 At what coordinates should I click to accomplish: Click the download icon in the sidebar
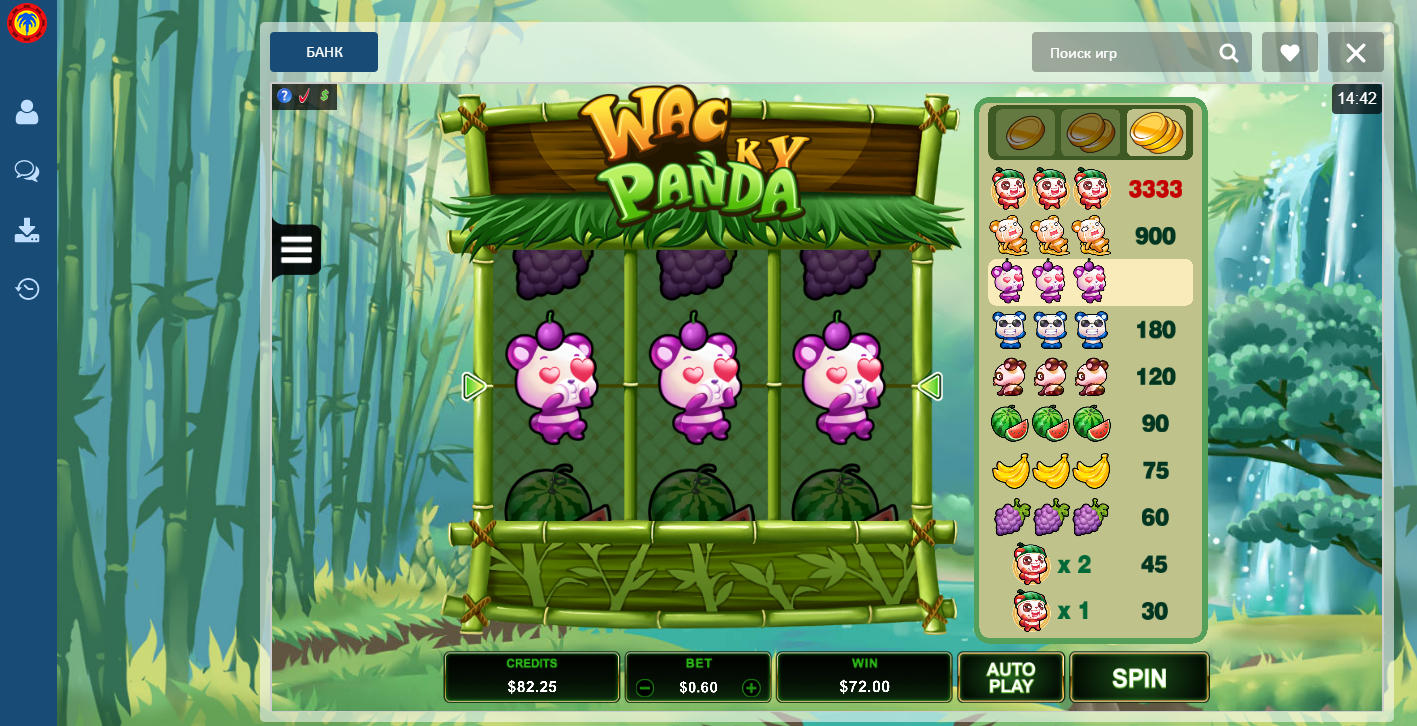[27, 230]
